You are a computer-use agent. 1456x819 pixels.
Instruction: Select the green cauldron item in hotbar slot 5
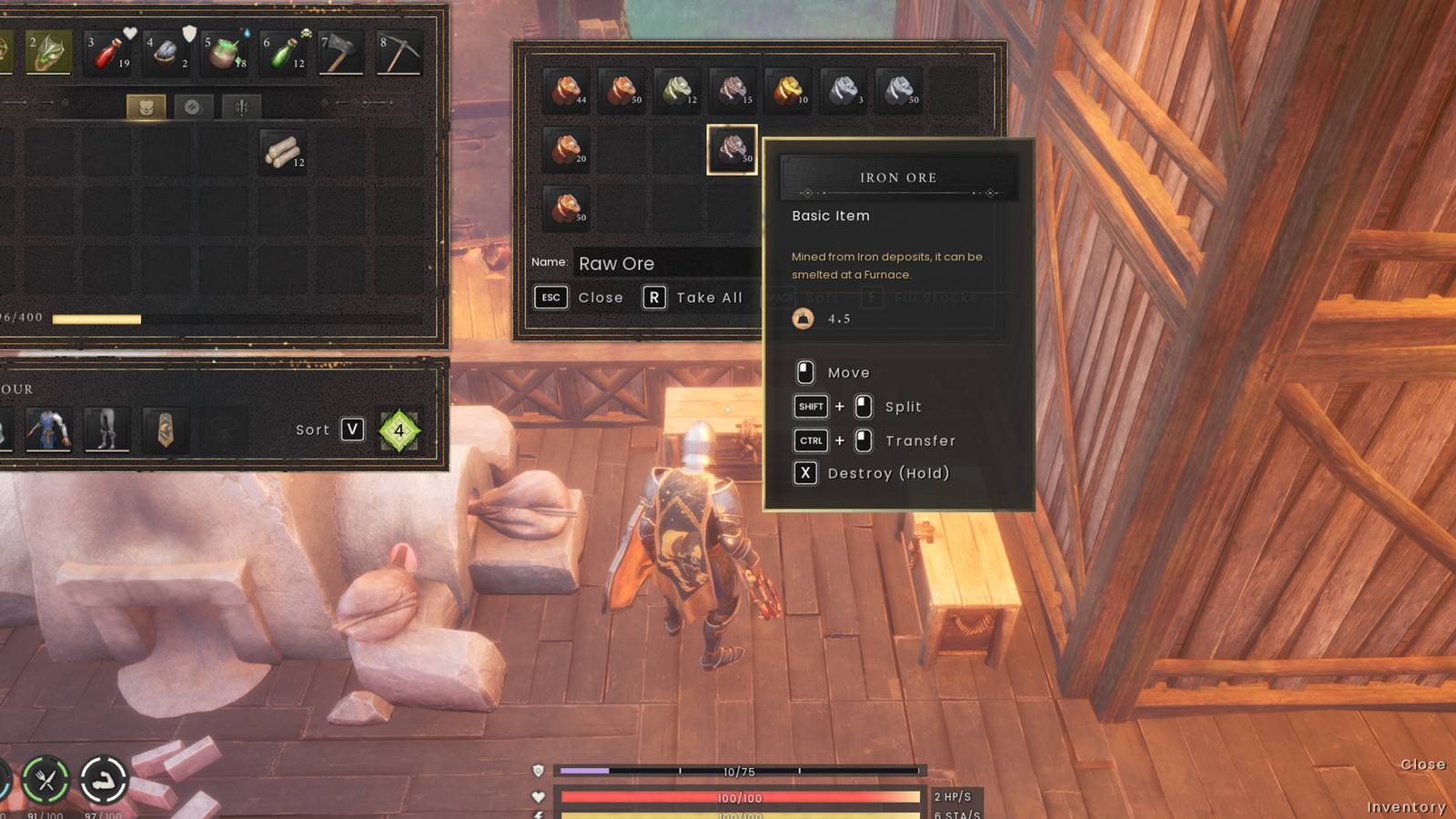[x=225, y=52]
